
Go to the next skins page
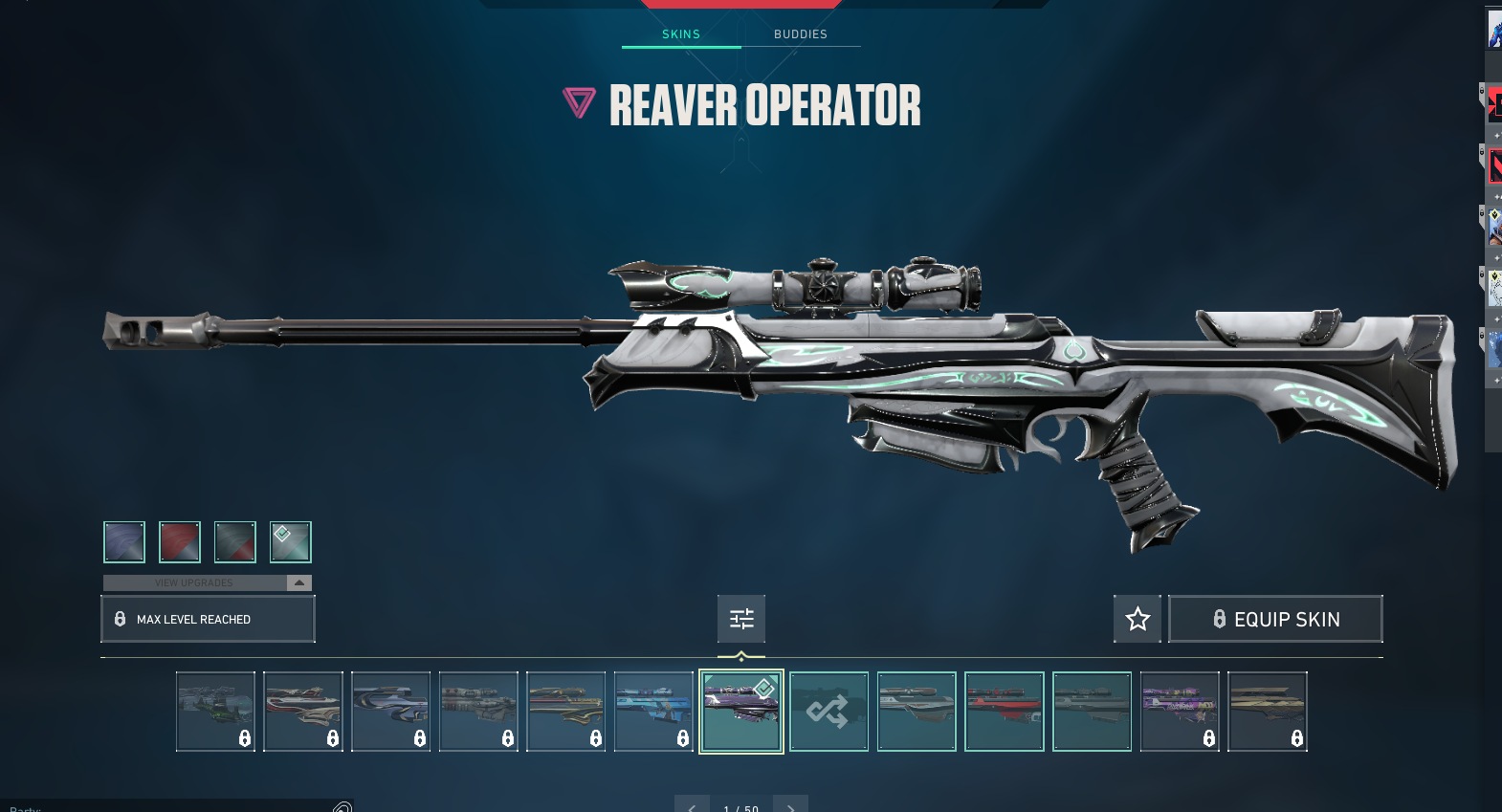(790, 805)
